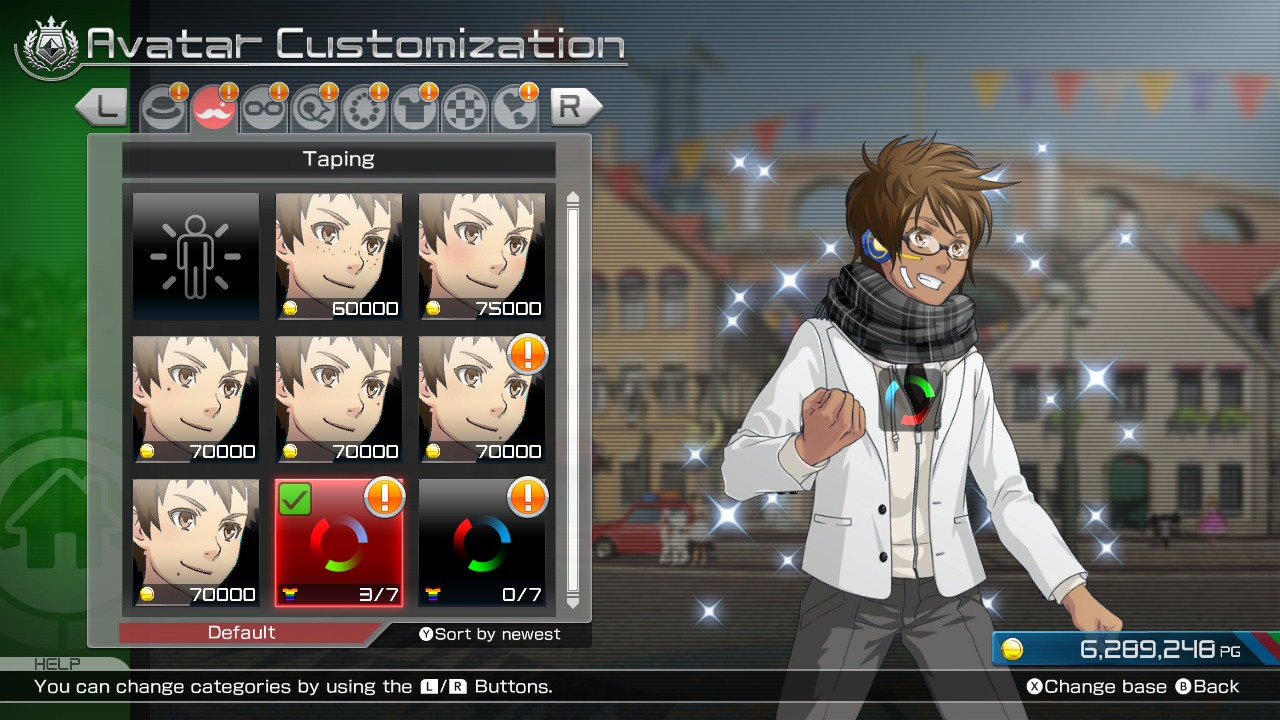Click the item list scrollbar
The height and width of the screenshot is (720, 1280).
[573, 400]
